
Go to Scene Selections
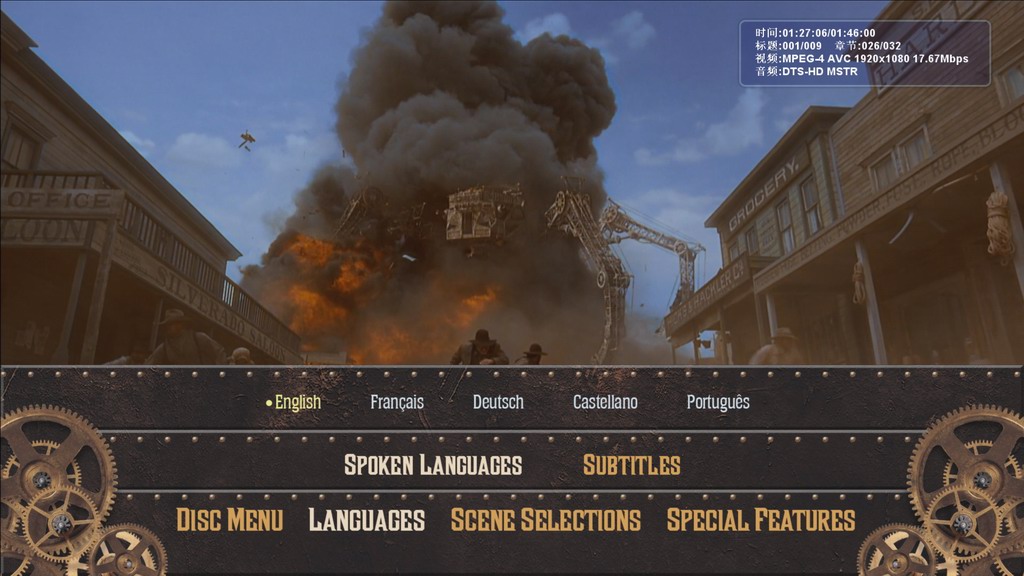coord(546,520)
